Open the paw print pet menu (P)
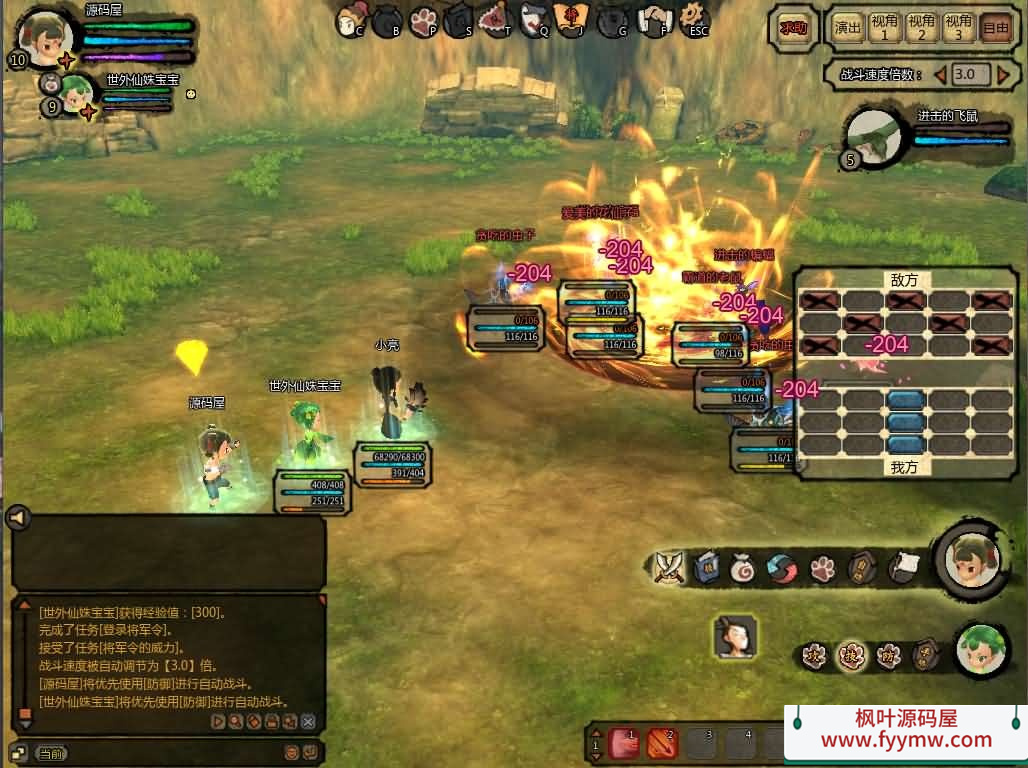 pyautogui.click(x=424, y=19)
